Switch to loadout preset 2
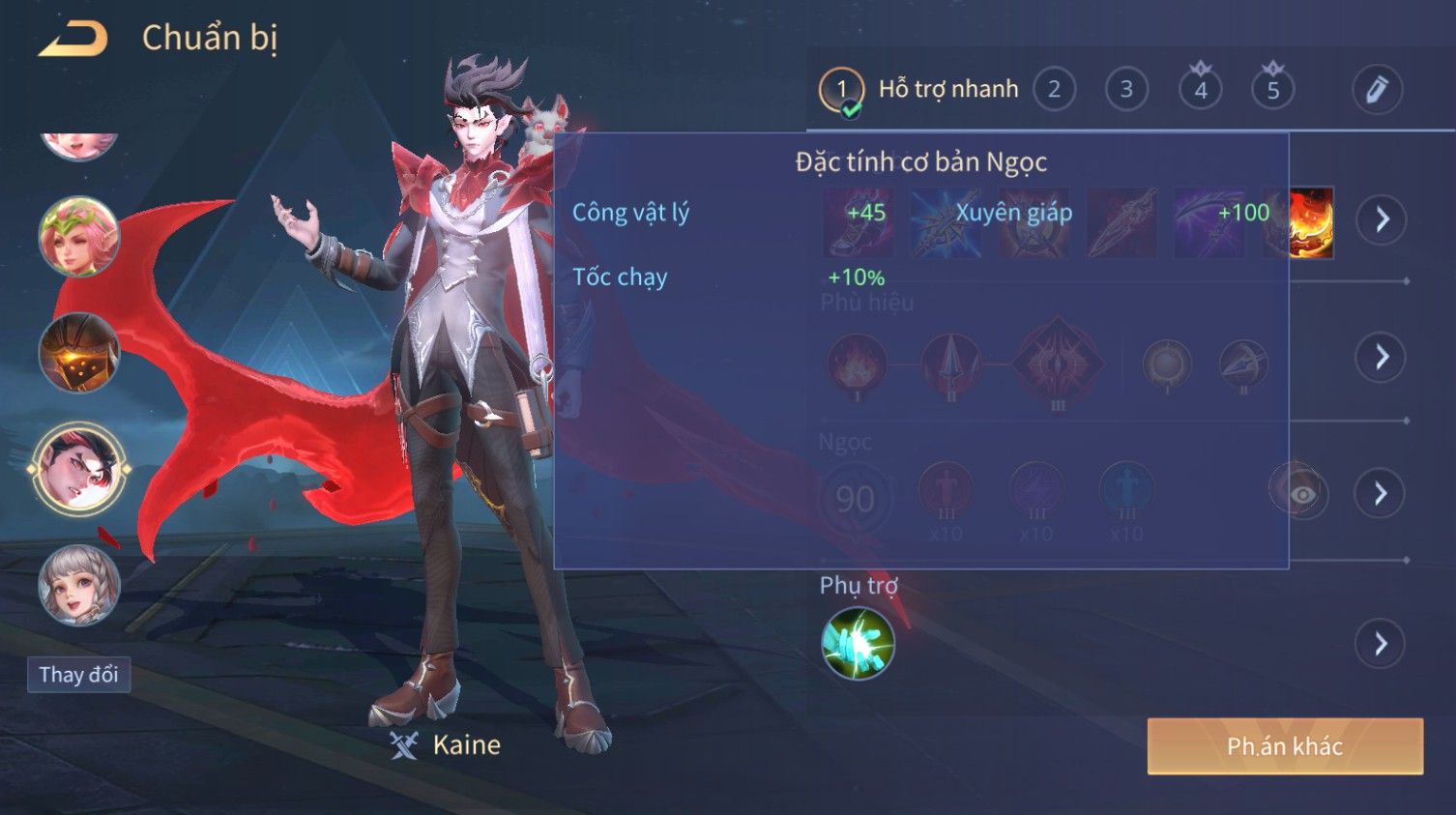Screen dimensions: 1456x815 pyautogui.click(x=1054, y=90)
